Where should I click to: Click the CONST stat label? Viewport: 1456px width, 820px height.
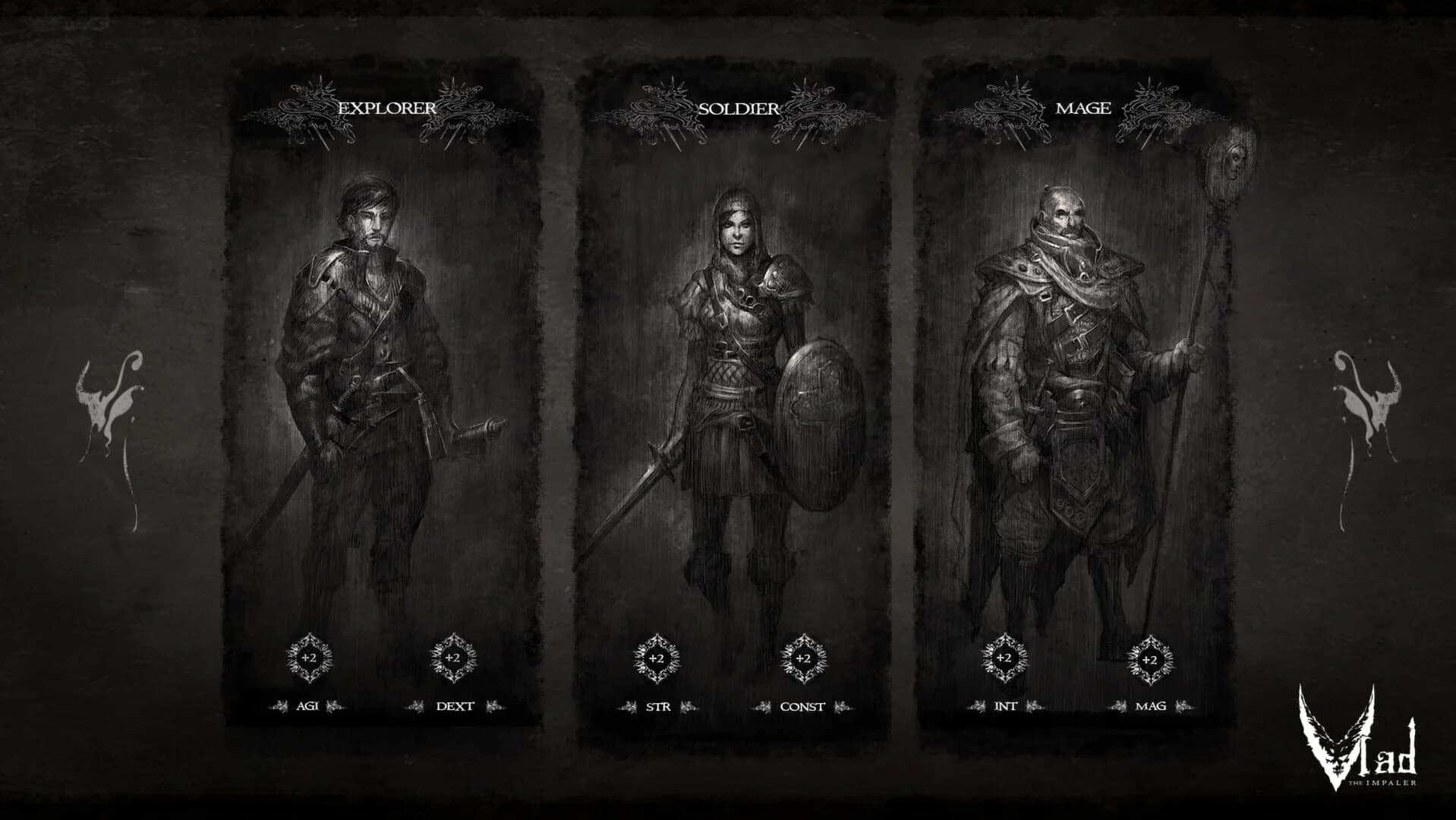(x=802, y=708)
